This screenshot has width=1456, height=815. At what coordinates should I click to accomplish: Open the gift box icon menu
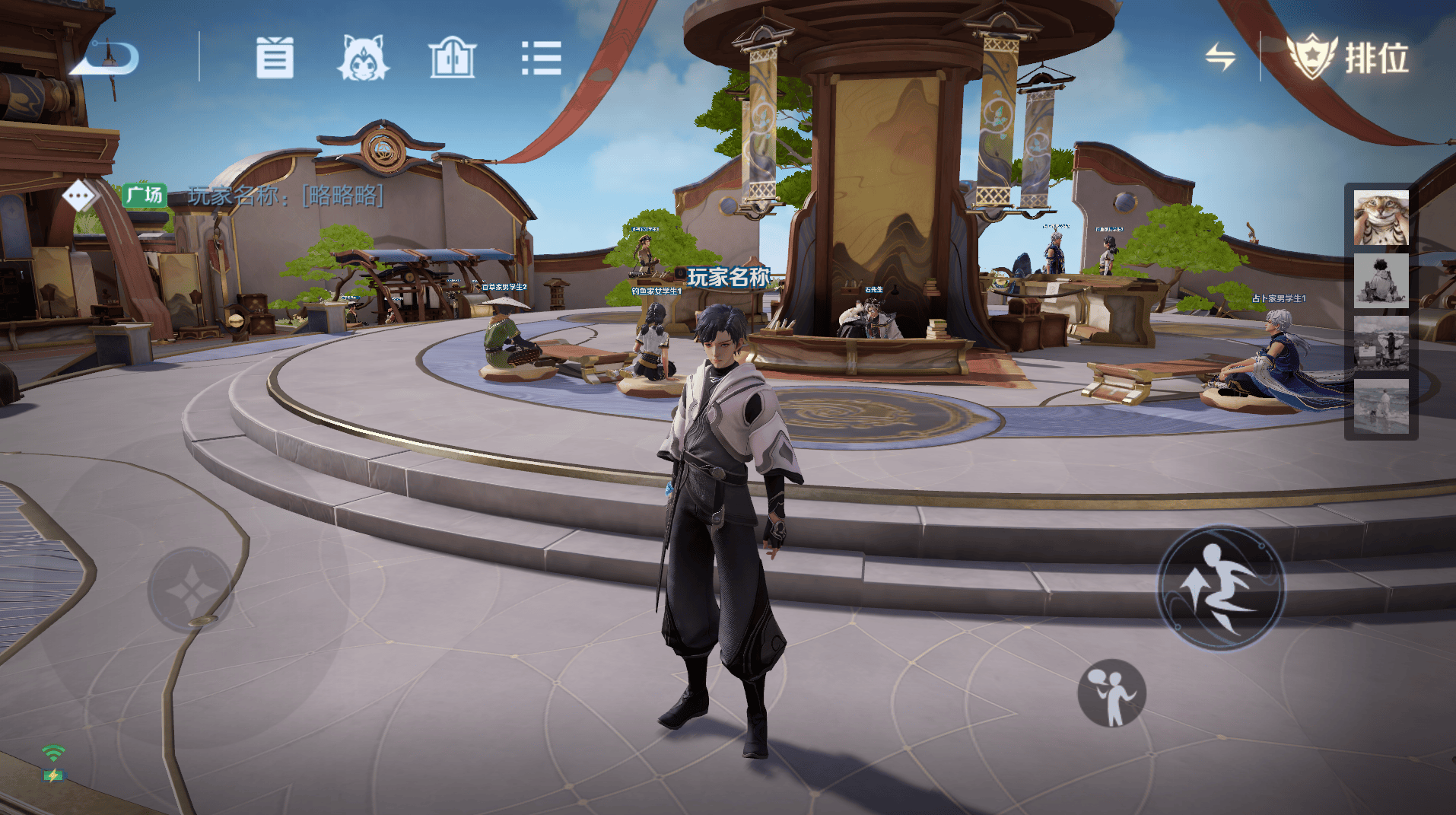click(275, 58)
